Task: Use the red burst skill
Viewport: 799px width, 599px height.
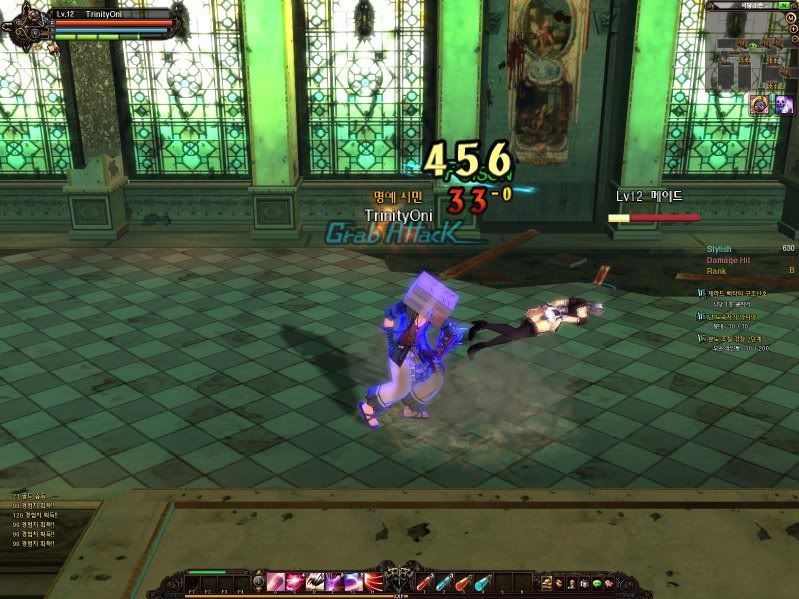Action: [x=295, y=582]
